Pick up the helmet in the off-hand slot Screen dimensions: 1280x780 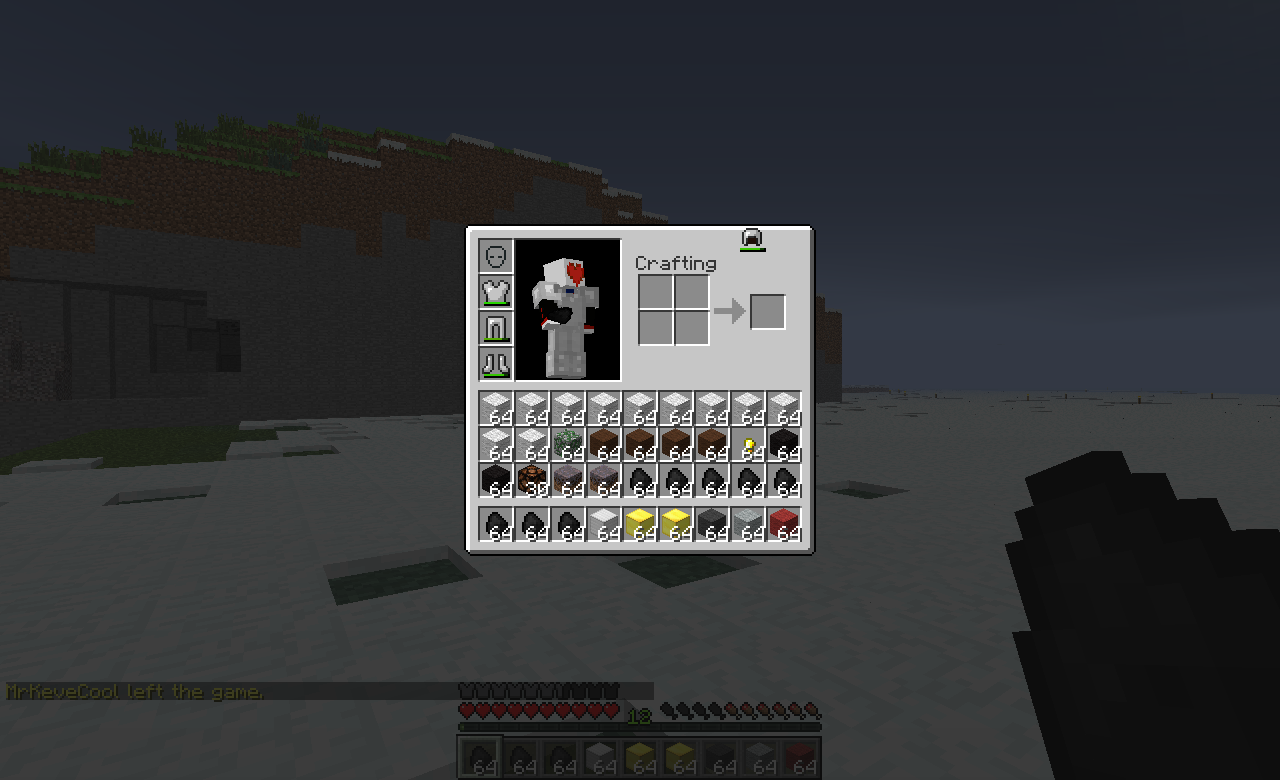(750, 240)
